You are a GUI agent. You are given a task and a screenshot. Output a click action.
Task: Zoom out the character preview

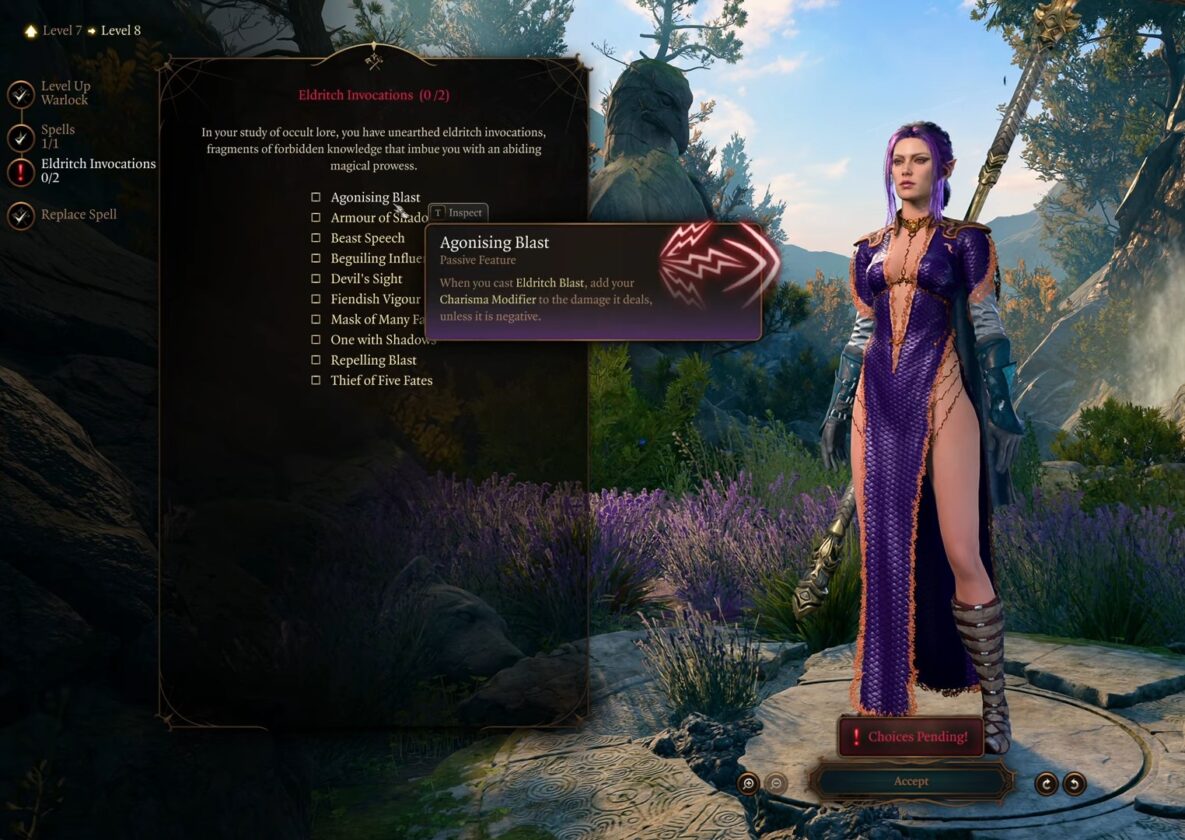(x=776, y=784)
